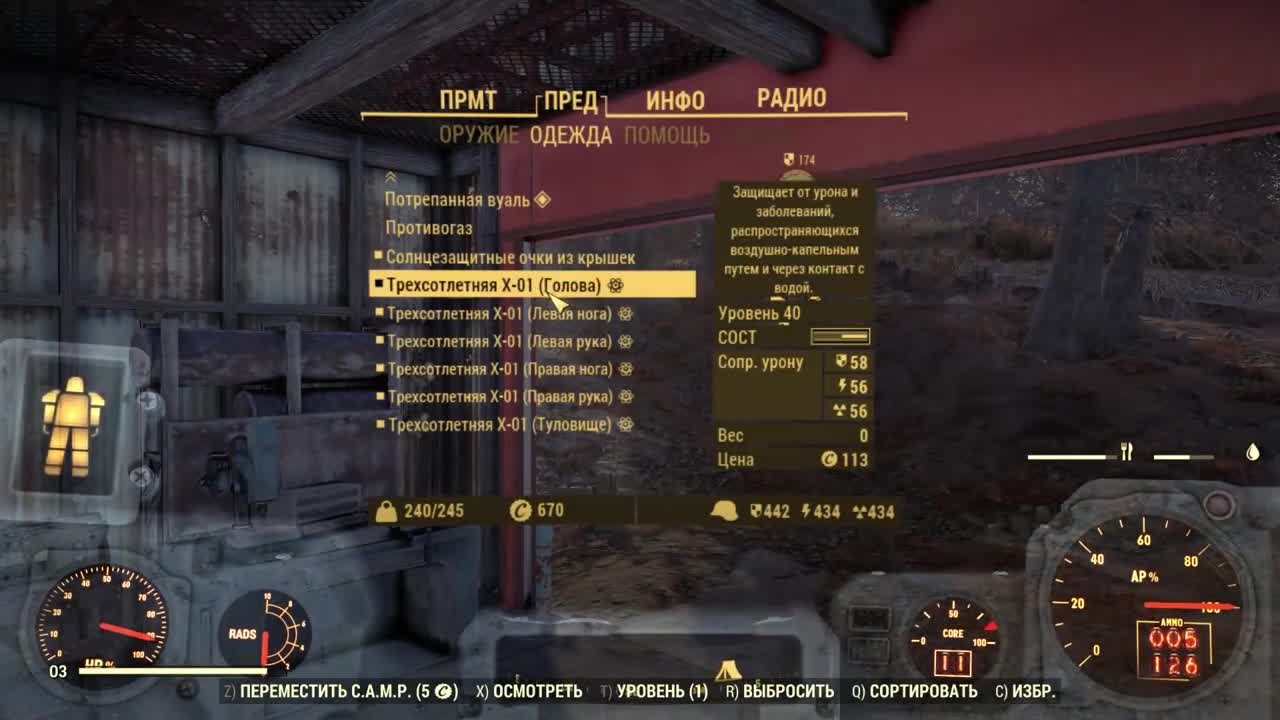The height and width of the screenshot is (720, 1280).
Task: Open the РАДИО tab
Action: click(791, 98)
